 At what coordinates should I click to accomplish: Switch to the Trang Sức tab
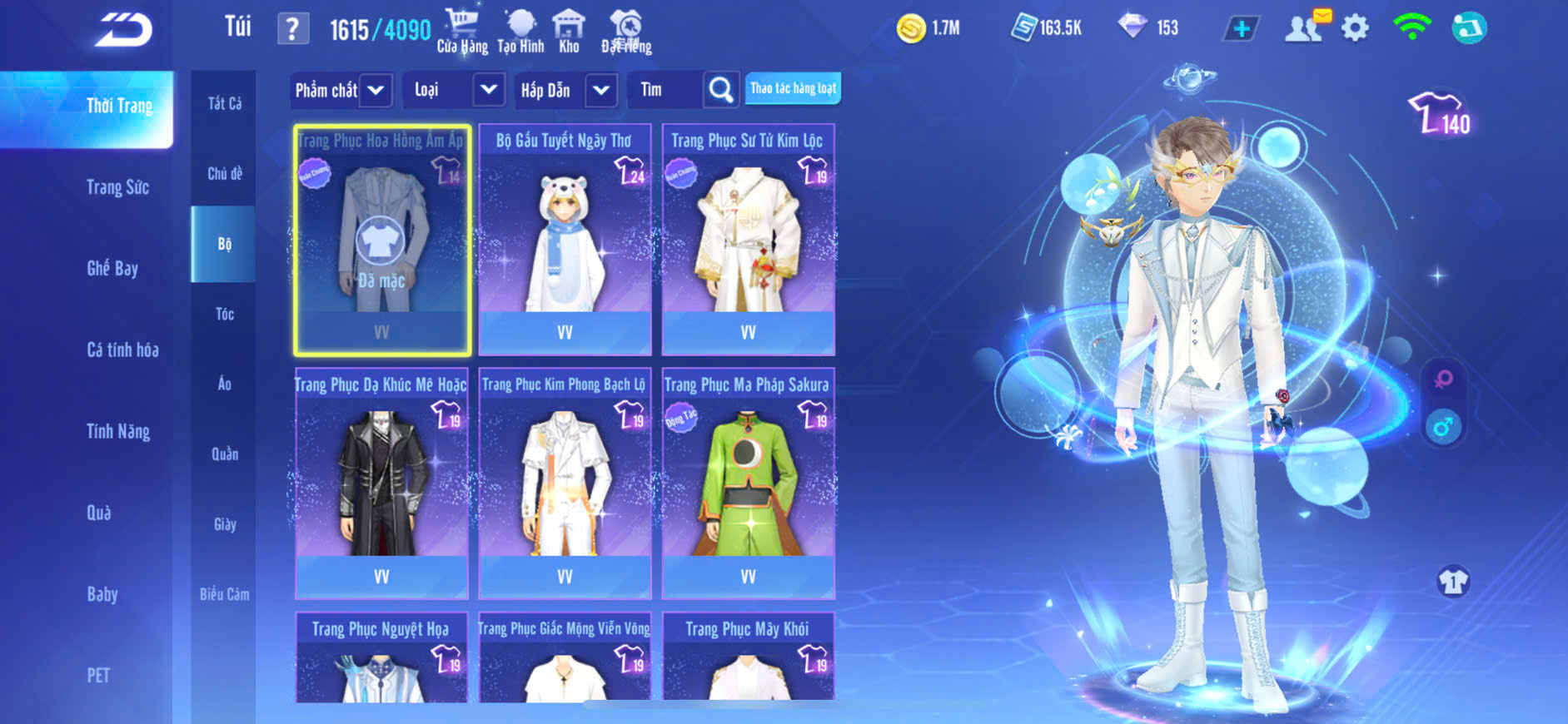point(117,187)
